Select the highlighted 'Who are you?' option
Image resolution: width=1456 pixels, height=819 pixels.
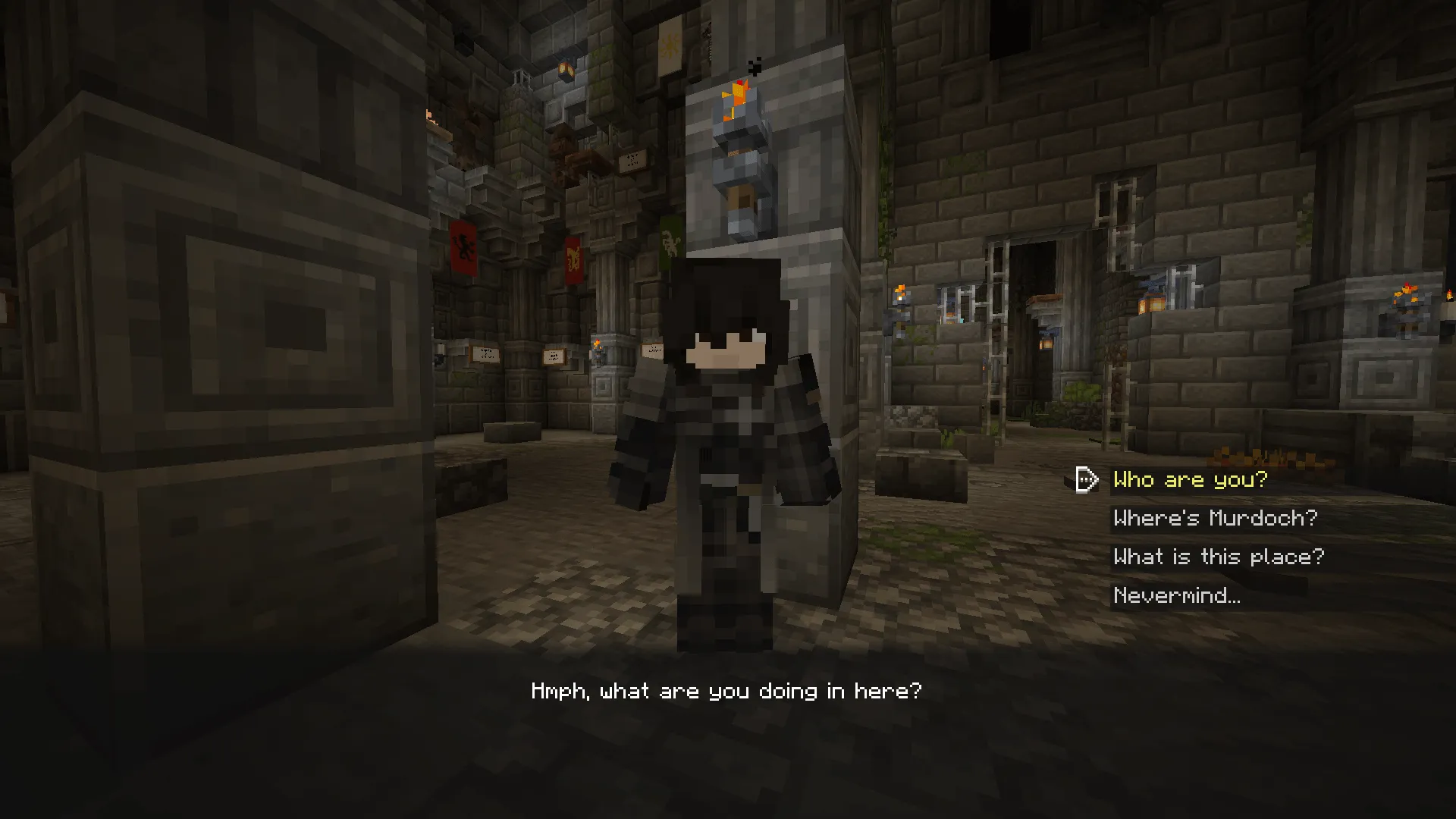[1190, 479]
